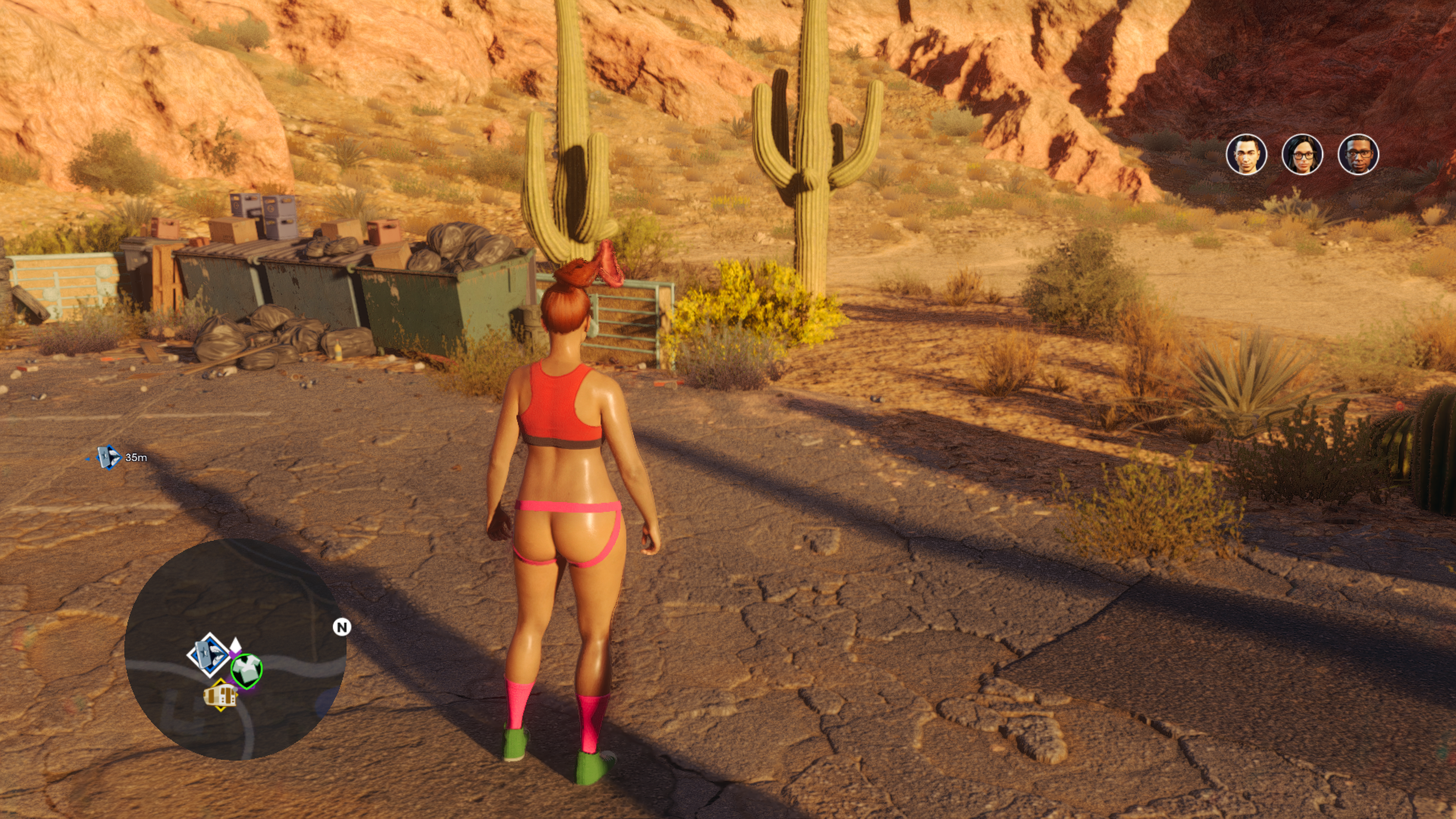Select the long-haired woman with glasses portrait
This screenshot has height=819, width=1456.
tap(1302, 154)
